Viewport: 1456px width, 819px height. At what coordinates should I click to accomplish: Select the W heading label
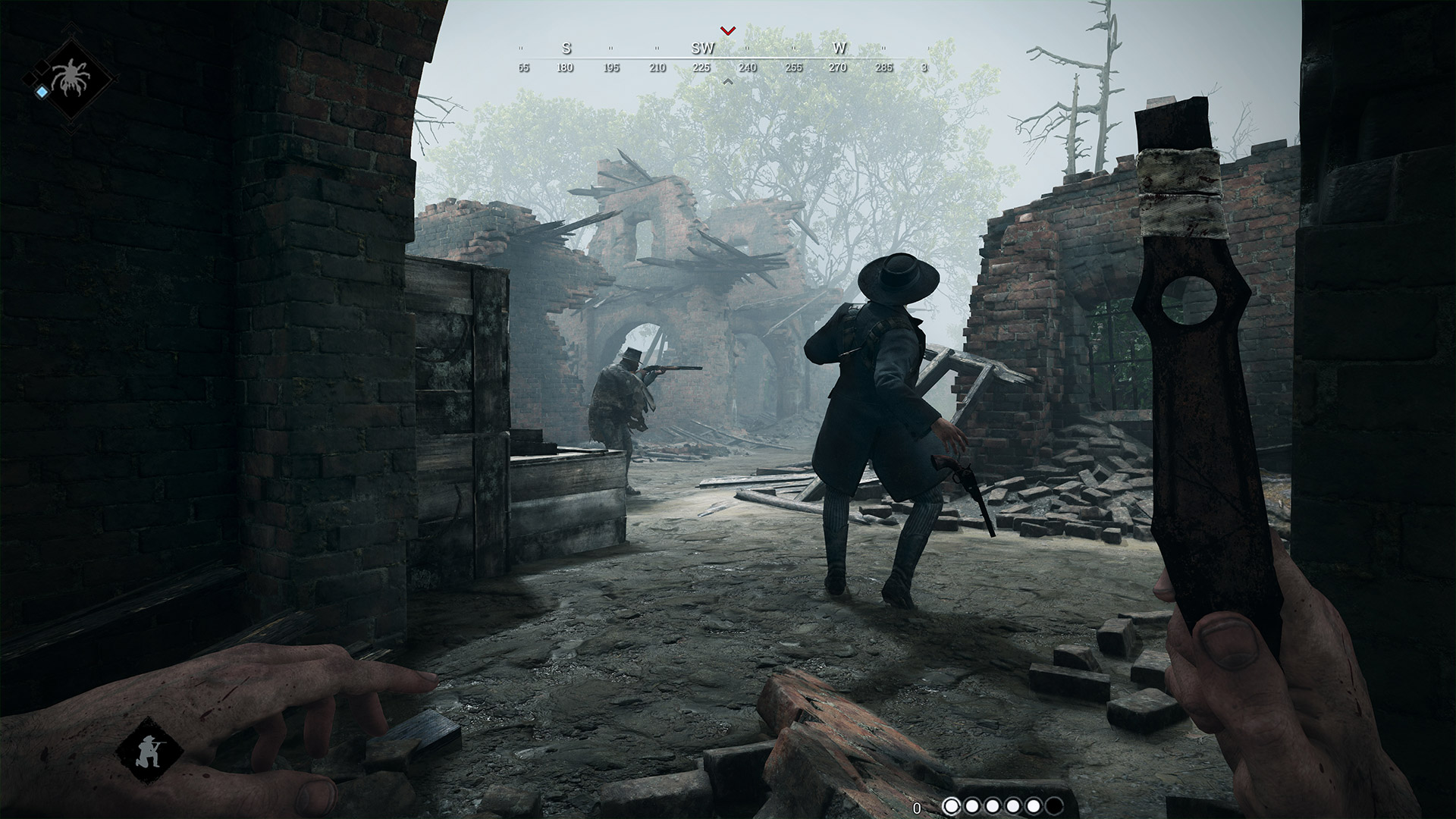tap(839, 48)
